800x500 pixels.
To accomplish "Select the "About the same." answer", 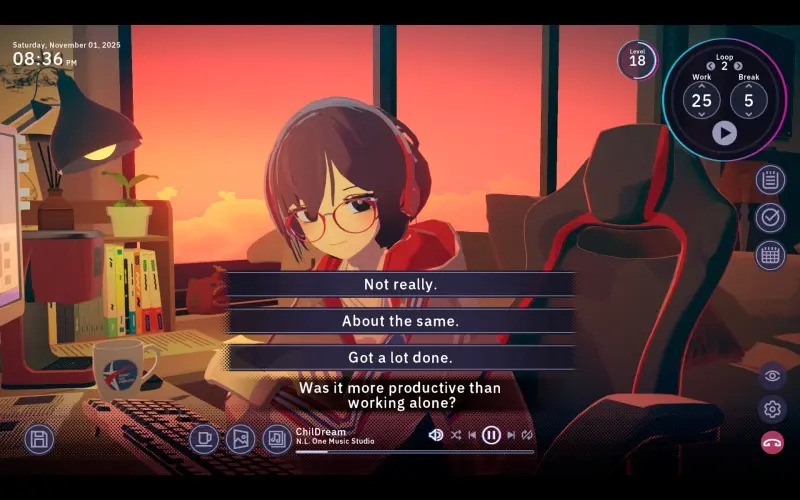I will coord(400,321).
